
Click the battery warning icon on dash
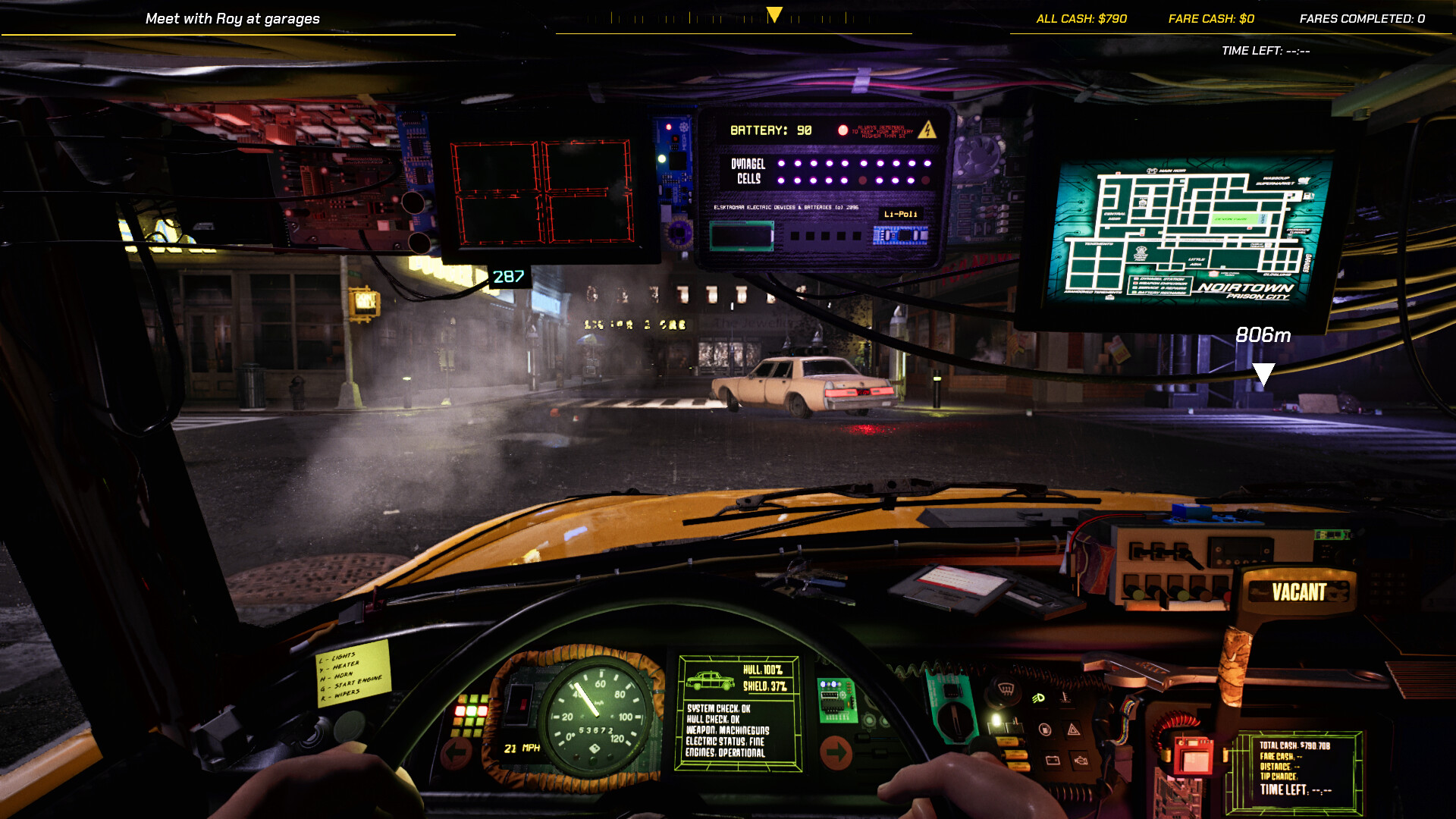coord(1053,761)
